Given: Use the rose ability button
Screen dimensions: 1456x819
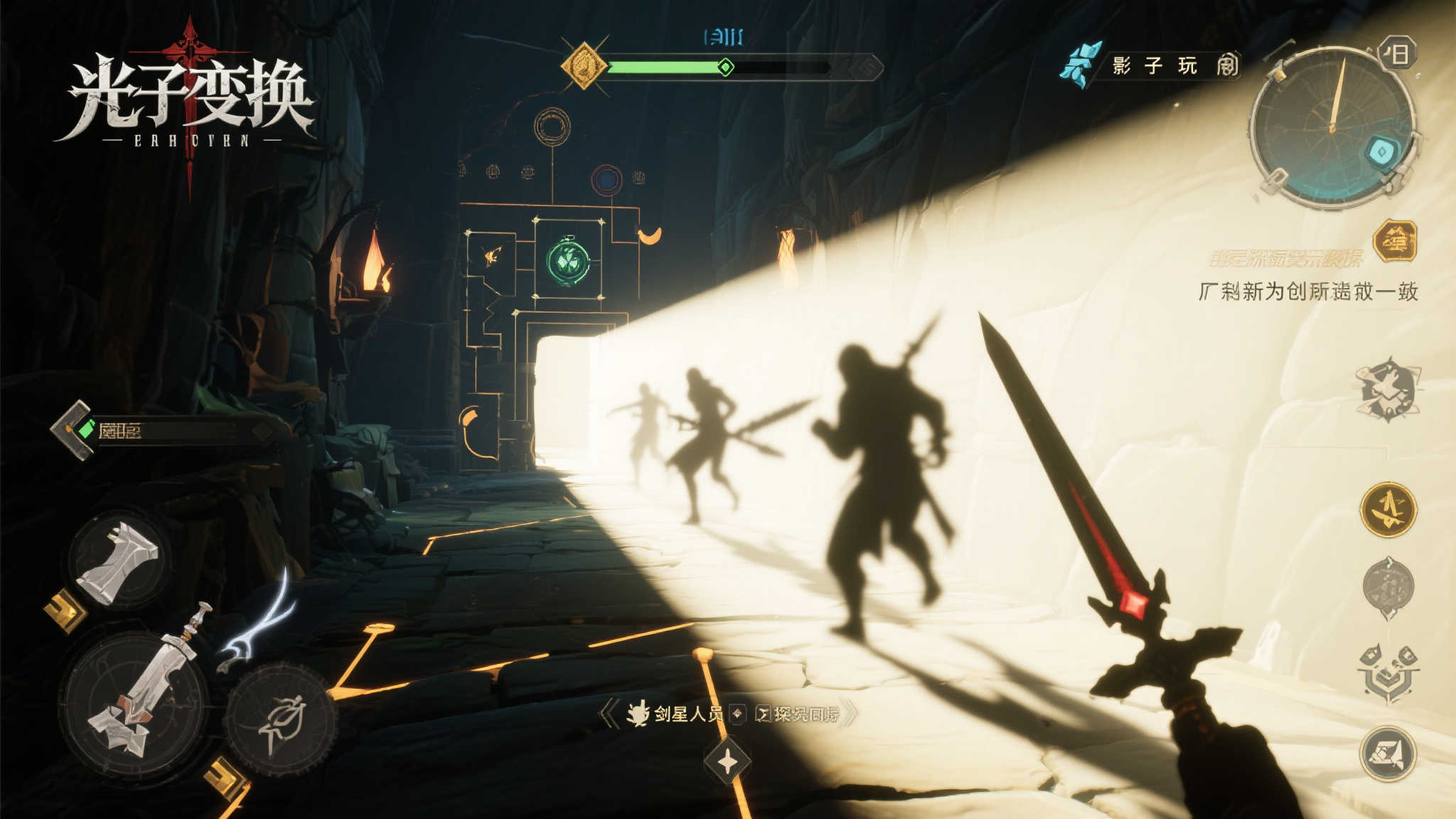Looking at the screenshot, I should click(282, 721).
